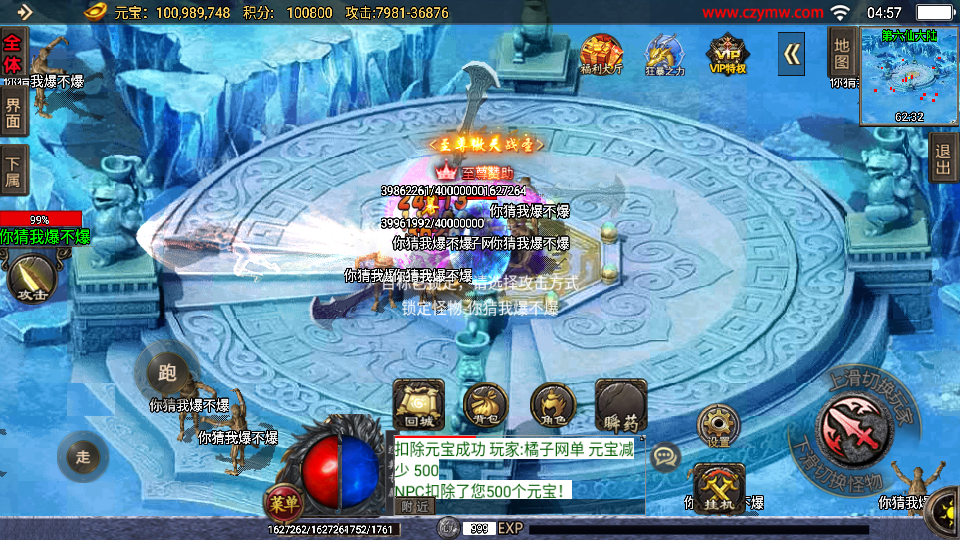Collapse the top icon row with the double-arrow button
This screenshot has height=540, width=960.
tap(792, 54)
